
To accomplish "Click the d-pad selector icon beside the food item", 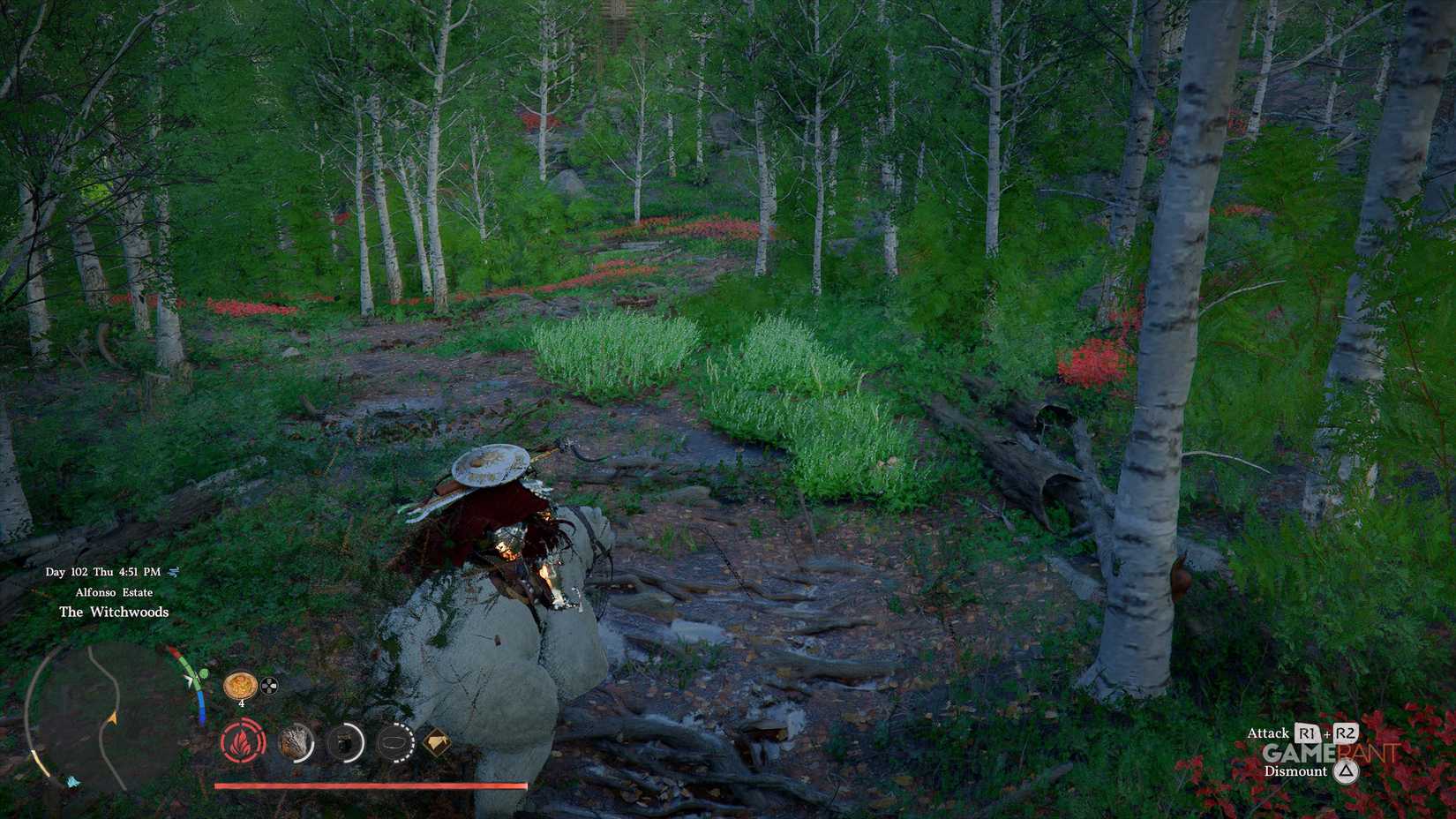I will [268, 686].
